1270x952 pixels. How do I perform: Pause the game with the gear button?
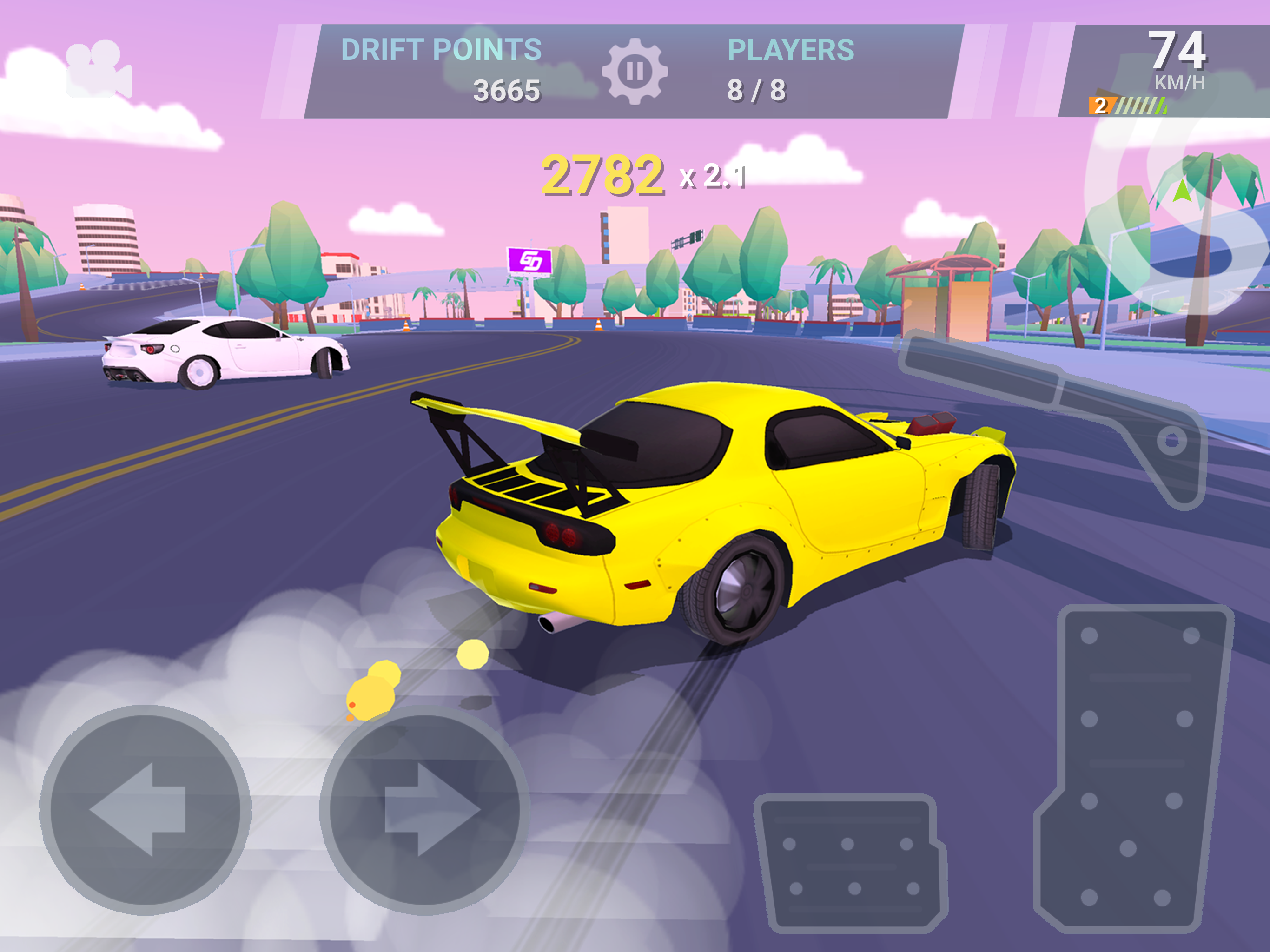(x=635, y=72)
